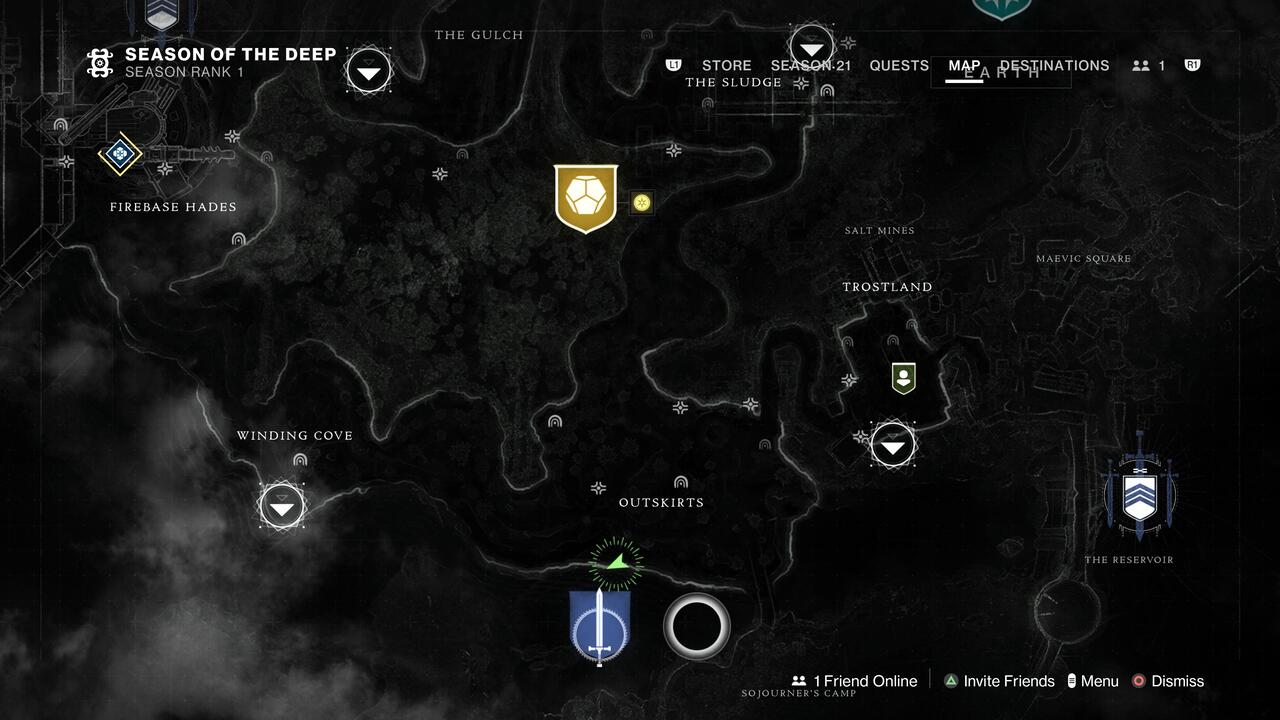Open the Store tab
The width and height of the screenshot is (1280, 720).
pyautogui.click(x=726, y=66)
